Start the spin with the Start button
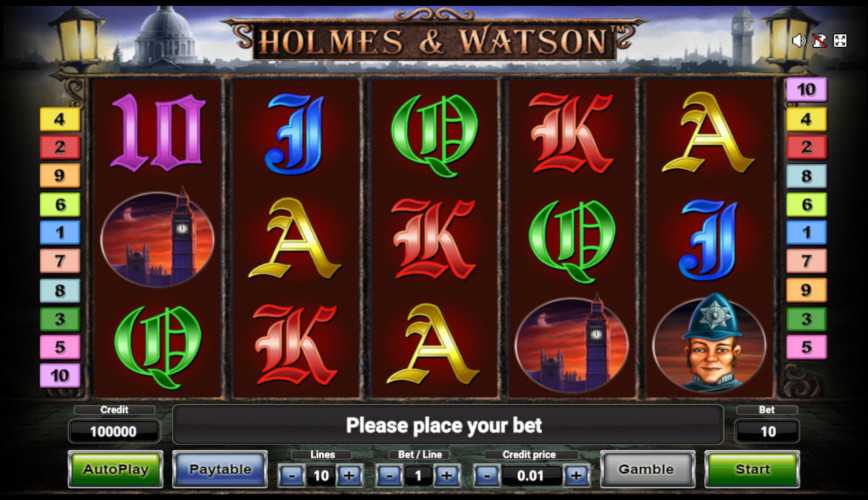This screenshot has width=868, height=500. coord(752,469)
